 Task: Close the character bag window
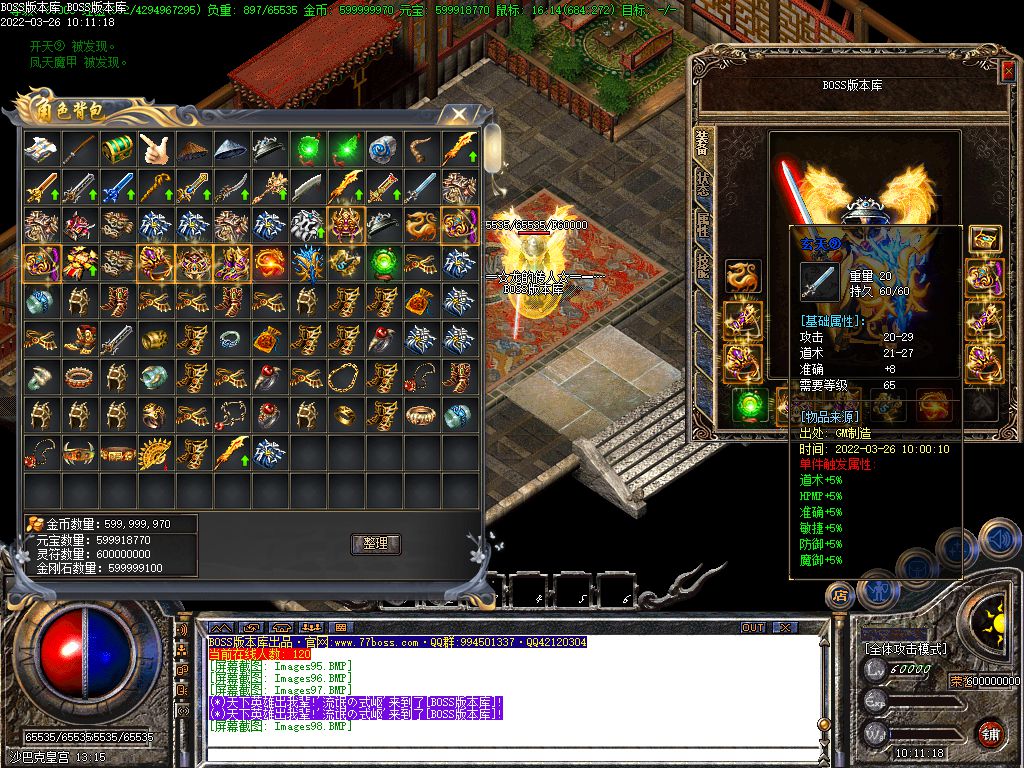click(x=459, y=114)
